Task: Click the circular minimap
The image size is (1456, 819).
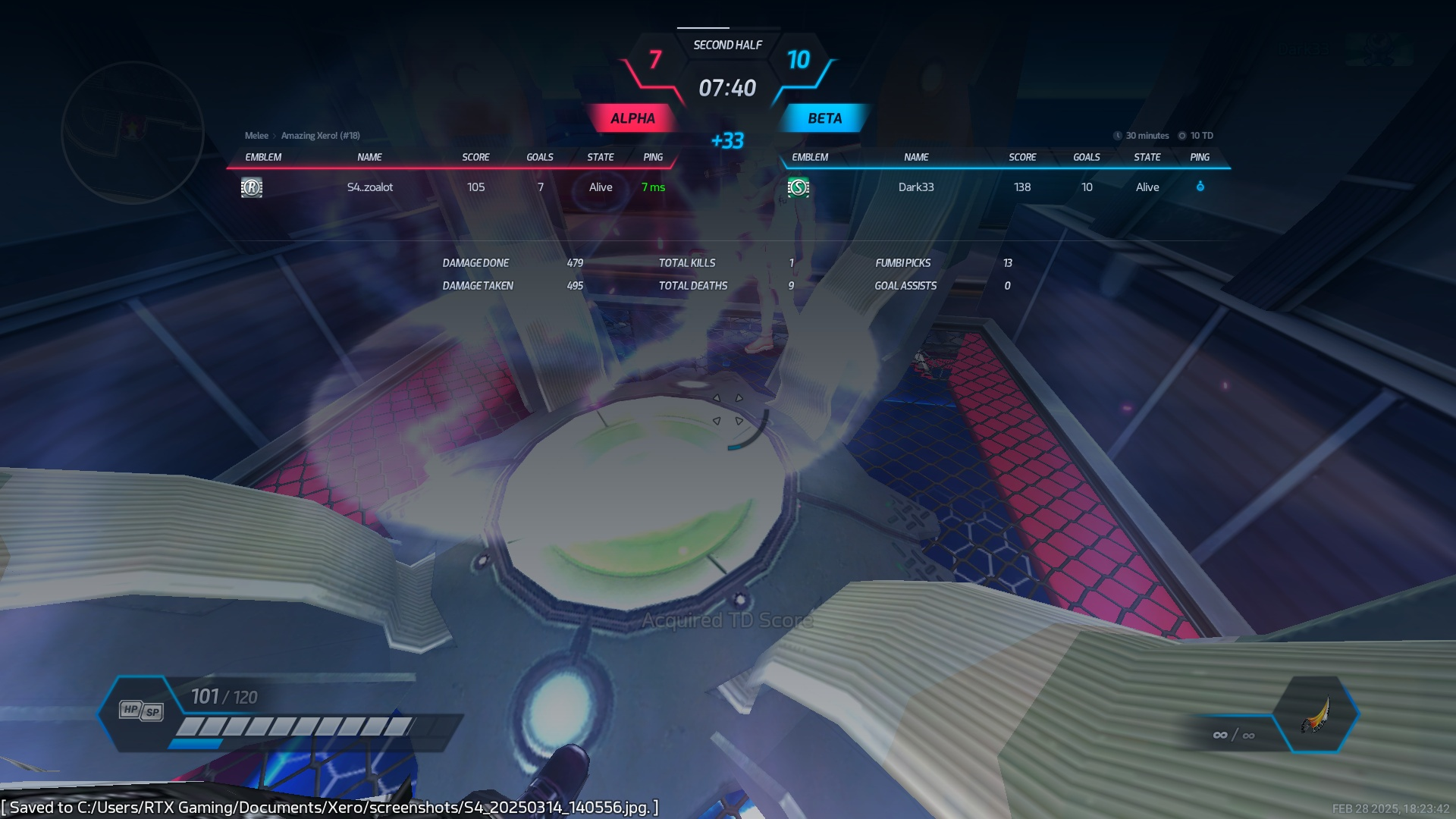Action: [132, 133]
